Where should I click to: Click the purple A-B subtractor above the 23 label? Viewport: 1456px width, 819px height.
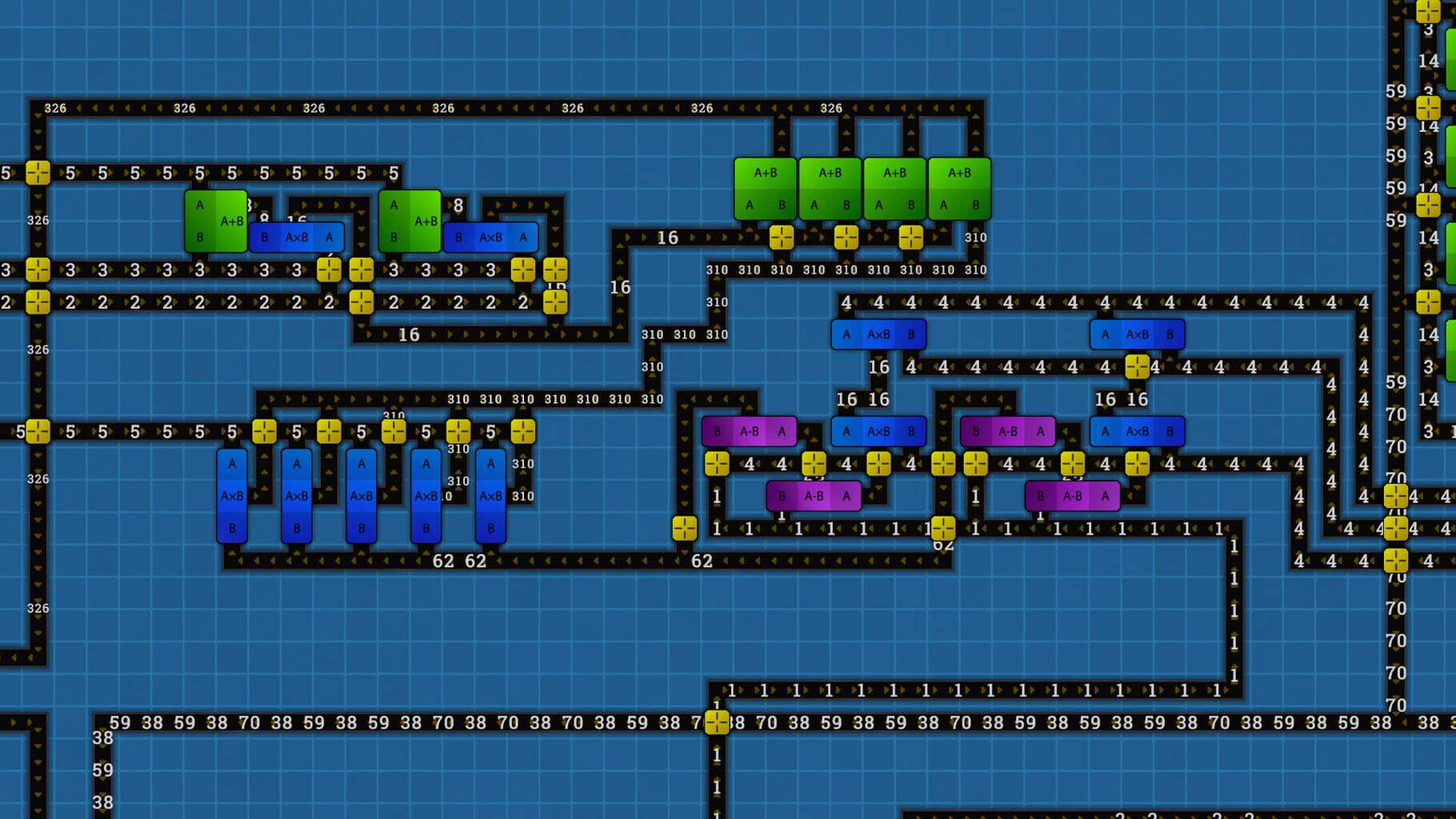click(x=750, y=431)
